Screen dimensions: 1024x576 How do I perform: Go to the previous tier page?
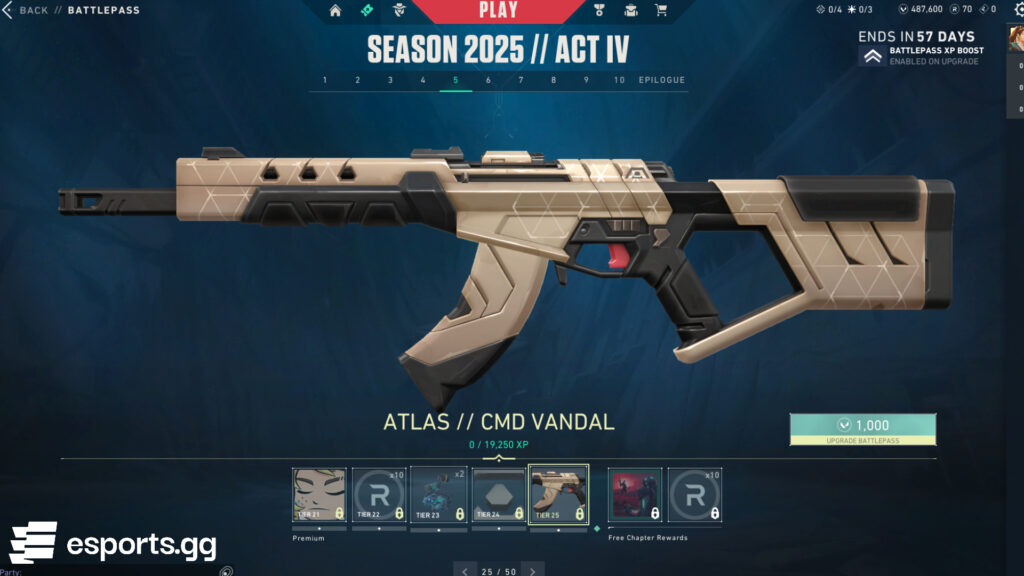[464, 571]
